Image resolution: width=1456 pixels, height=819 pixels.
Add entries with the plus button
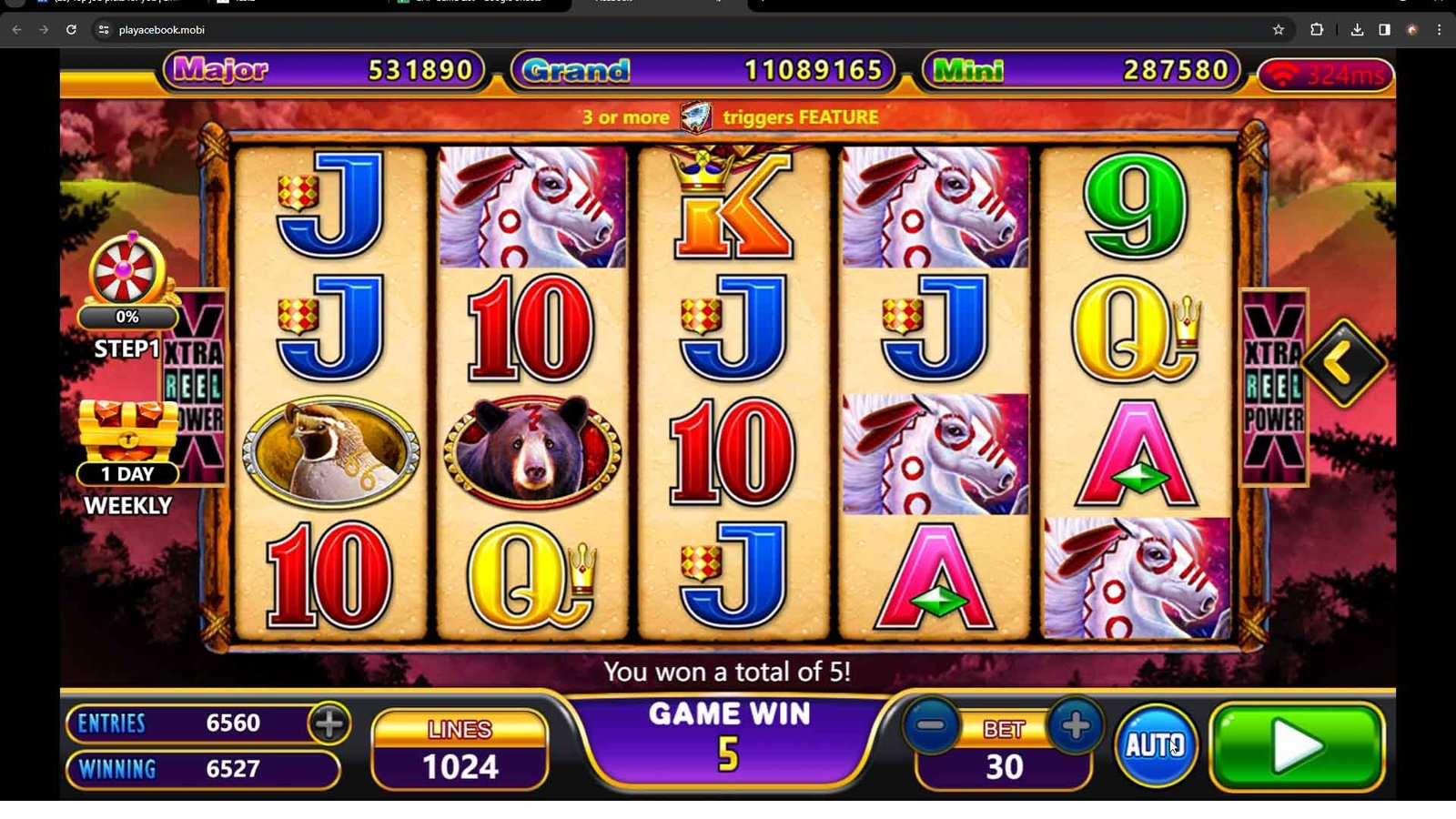click(329, 723)
